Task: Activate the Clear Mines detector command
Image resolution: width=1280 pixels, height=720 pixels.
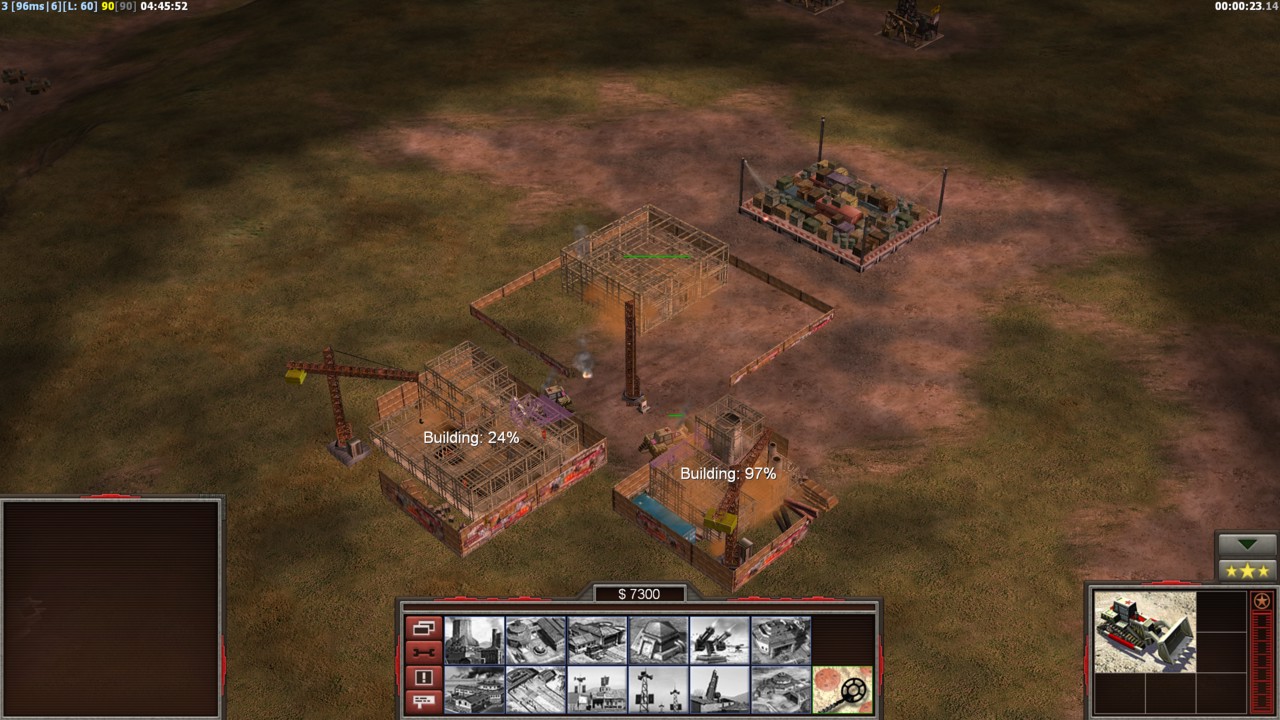Action: [843, 690]
